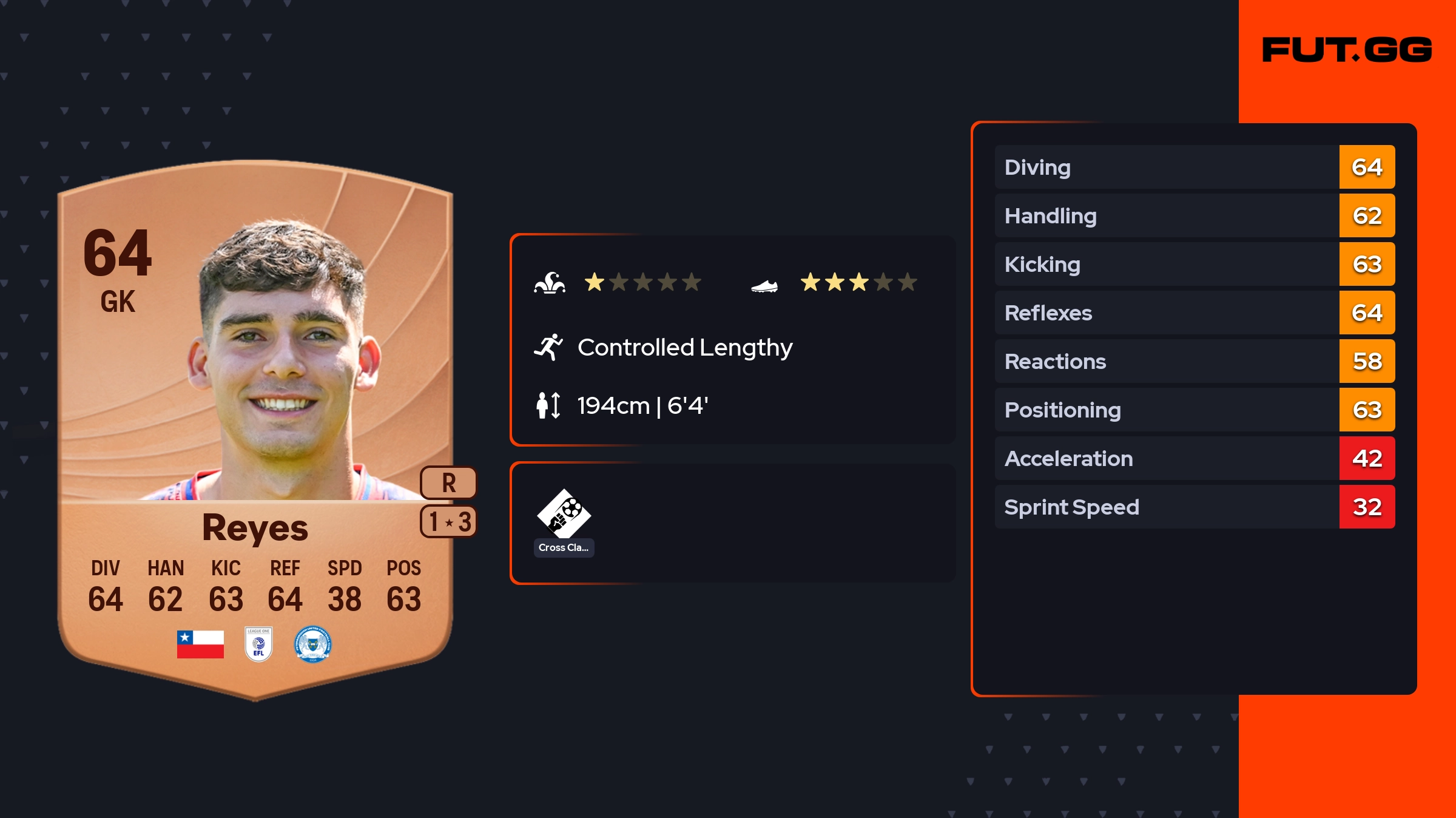Select the Cross Claimer playstyle icon
This screenshot has height=818, width=1456.
coord(564,515)
